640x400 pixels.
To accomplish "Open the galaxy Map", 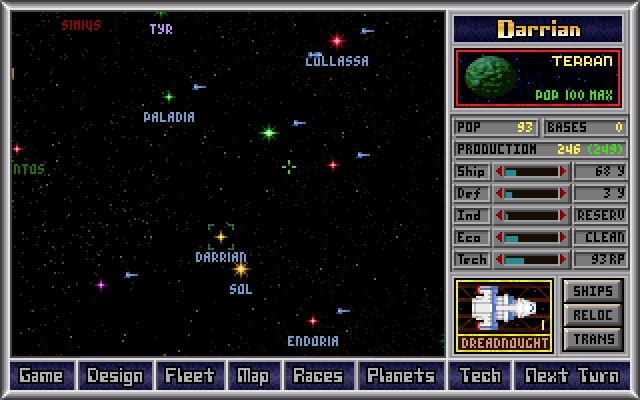I will tap(253, 376).
